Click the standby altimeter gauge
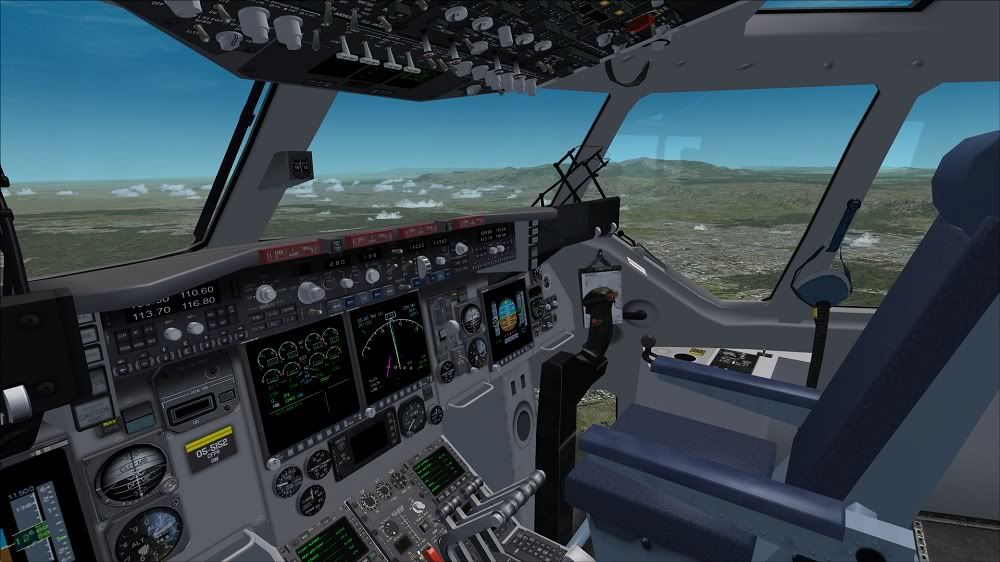This screenshot has height=562, width=1000. click(x=149, y=532)
